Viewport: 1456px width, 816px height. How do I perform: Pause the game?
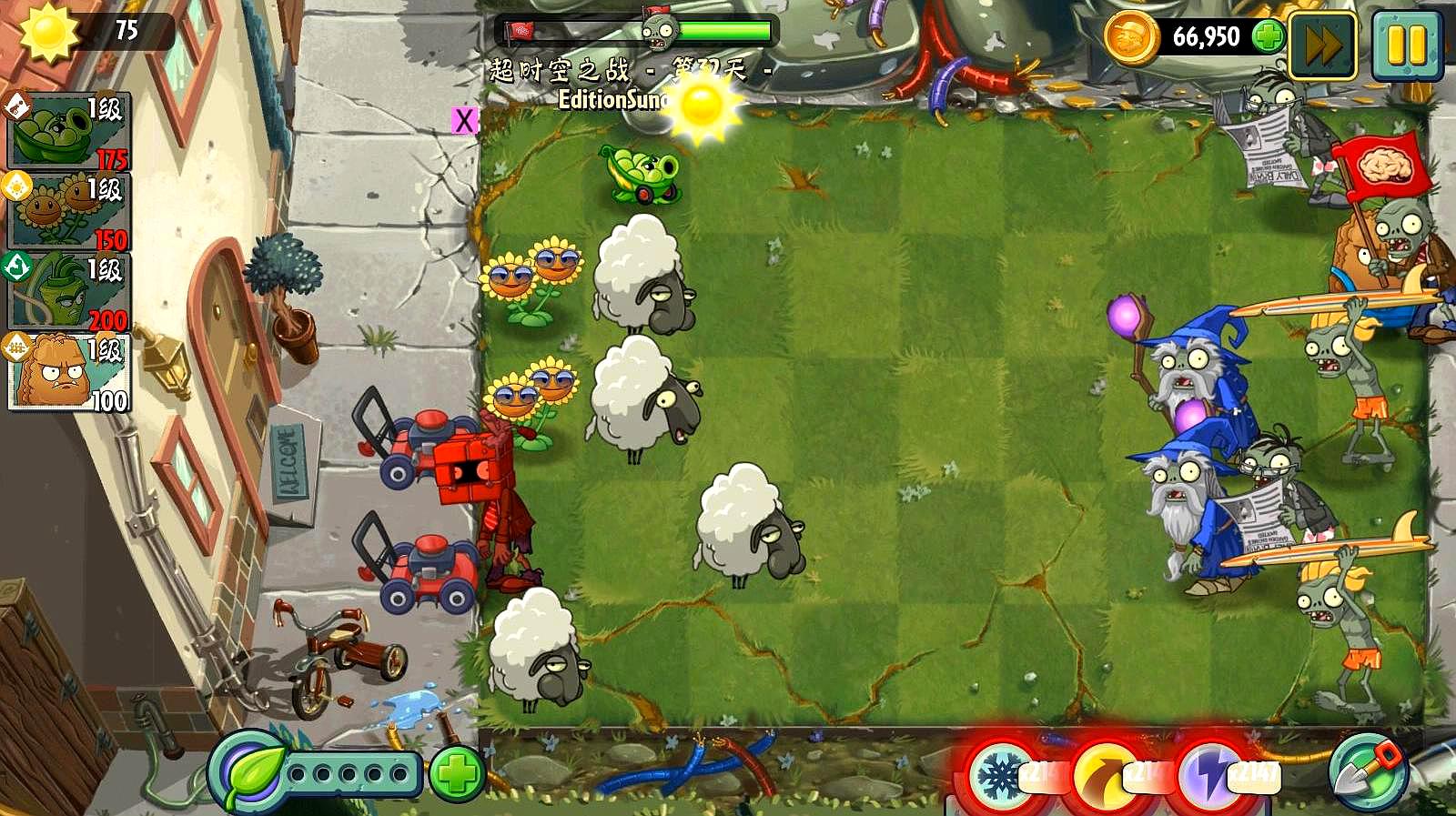click(1406, 45)
